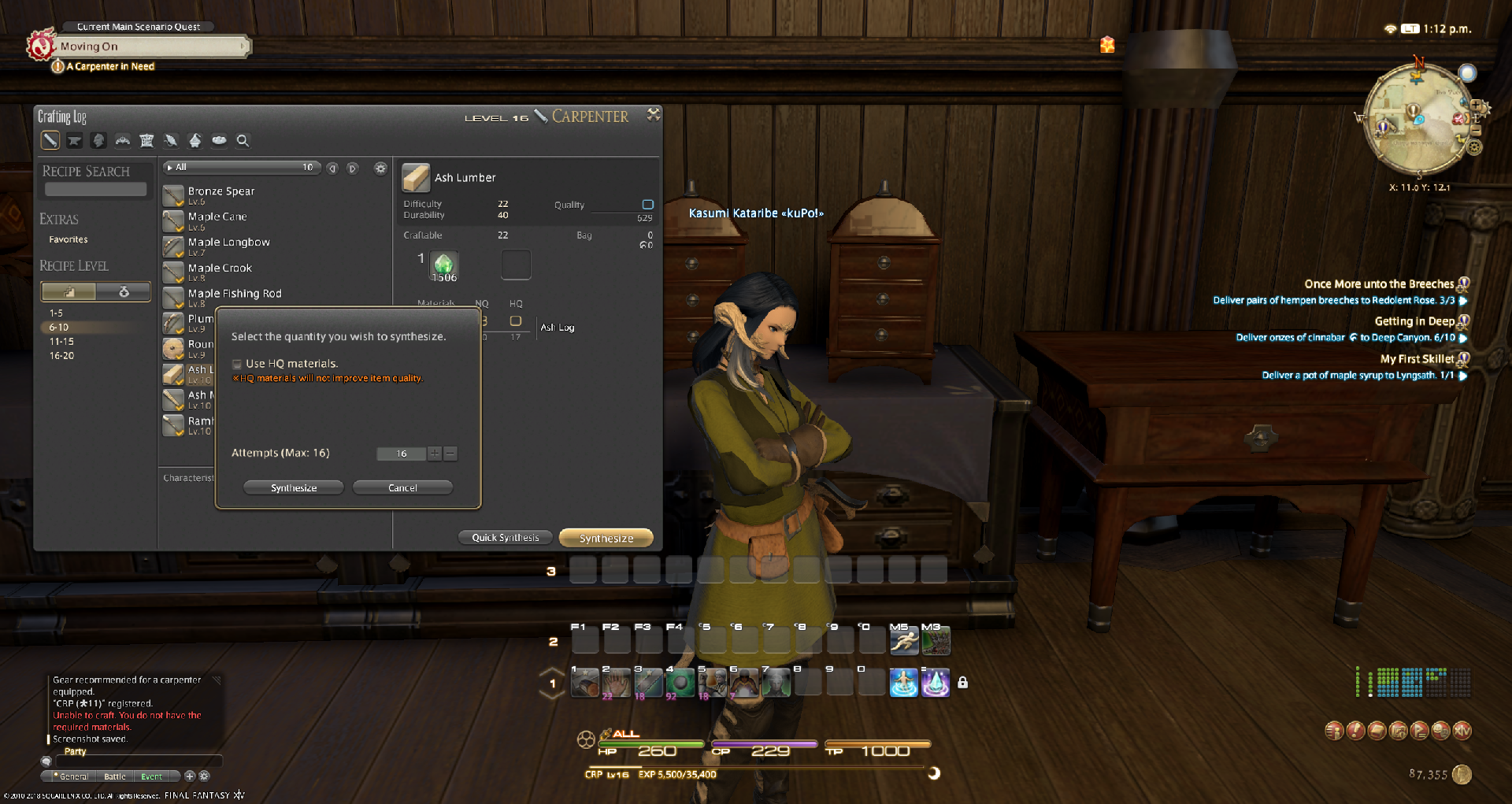Viewport: 1512px width, 804px height.
Task: Click the Quick Synthesis button
Action: coord(506,538)
